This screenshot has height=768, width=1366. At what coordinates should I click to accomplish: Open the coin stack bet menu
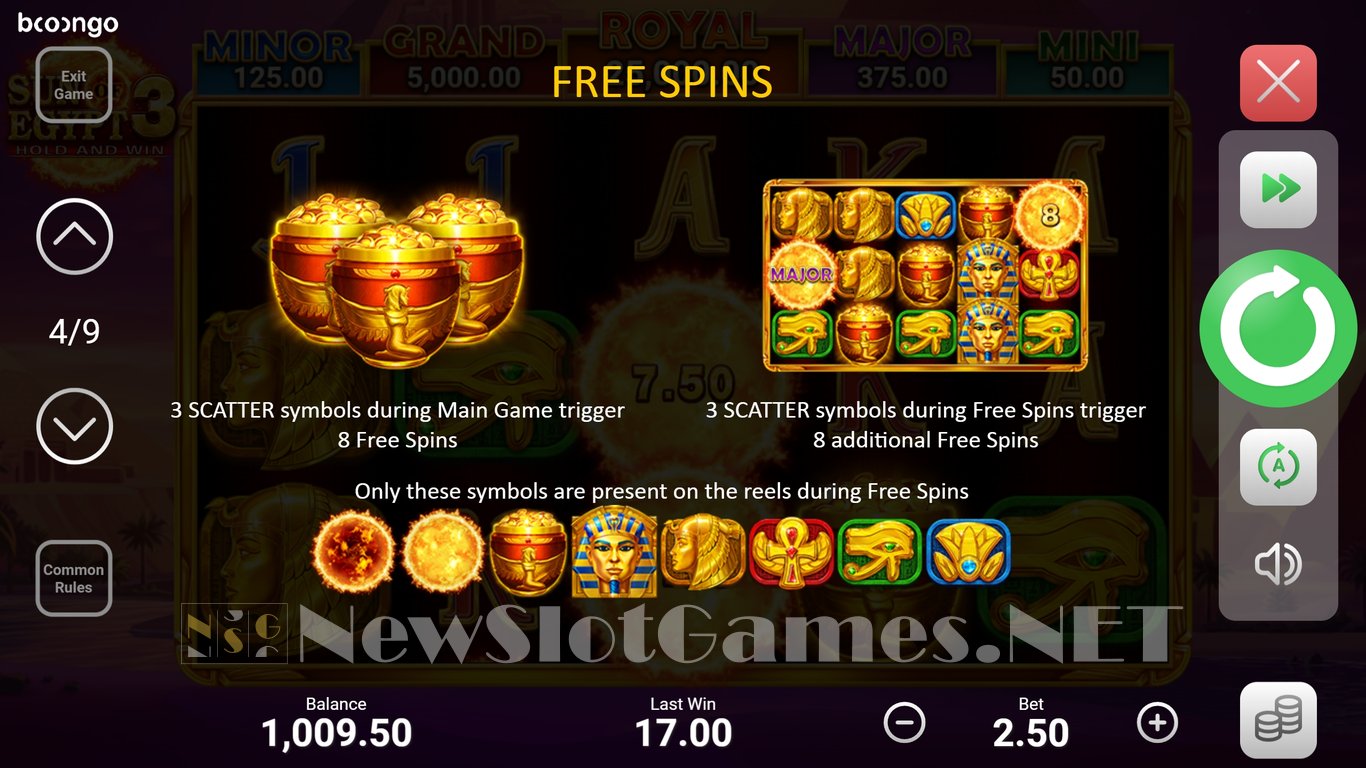1278,720
